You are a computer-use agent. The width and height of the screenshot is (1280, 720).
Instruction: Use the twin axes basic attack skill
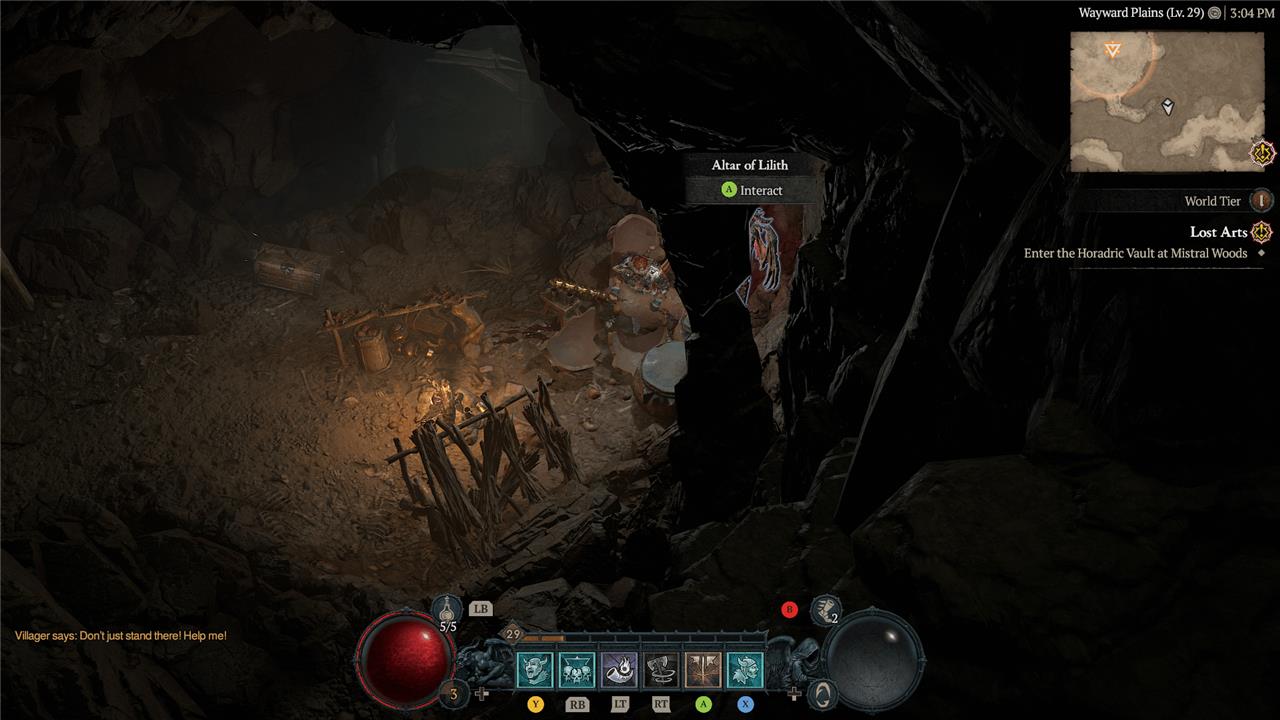point(703,670)
